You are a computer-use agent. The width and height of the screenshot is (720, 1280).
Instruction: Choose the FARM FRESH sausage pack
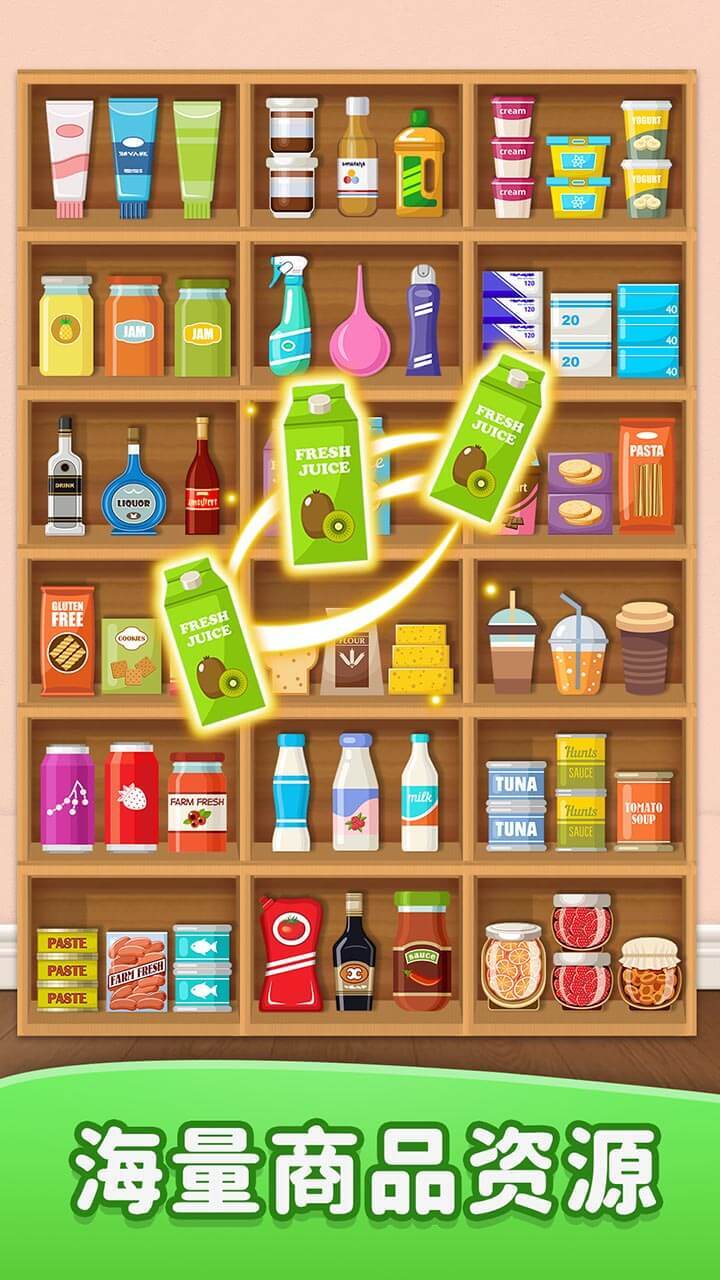(x=137, y=971)
